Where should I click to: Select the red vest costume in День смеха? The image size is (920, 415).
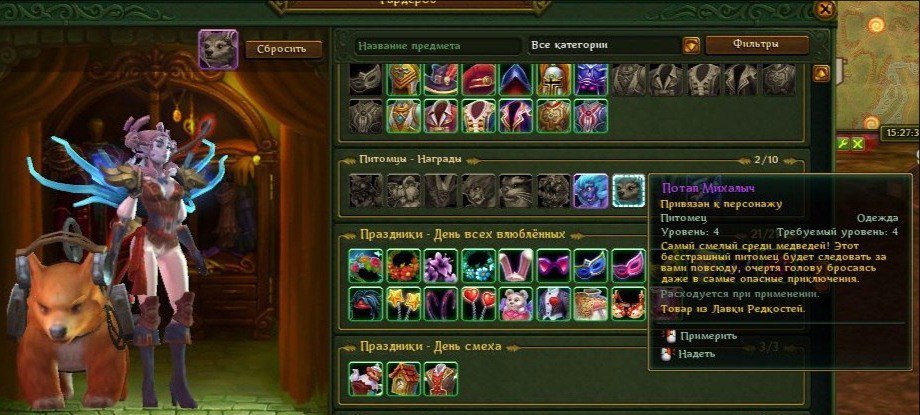[x=440, y=379]
